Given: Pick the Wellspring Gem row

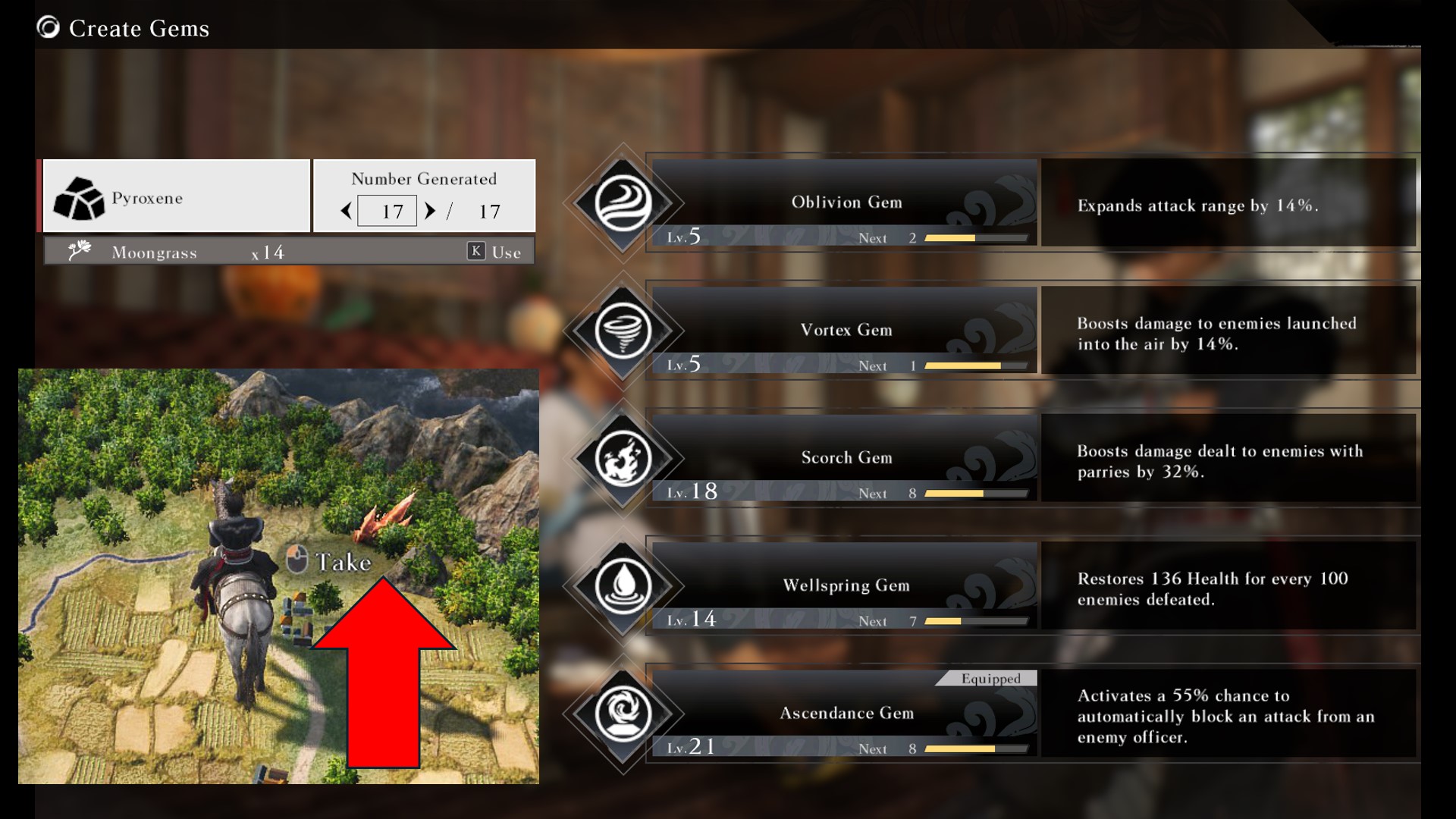Looking at the screenshot, I should click(845, 585).
